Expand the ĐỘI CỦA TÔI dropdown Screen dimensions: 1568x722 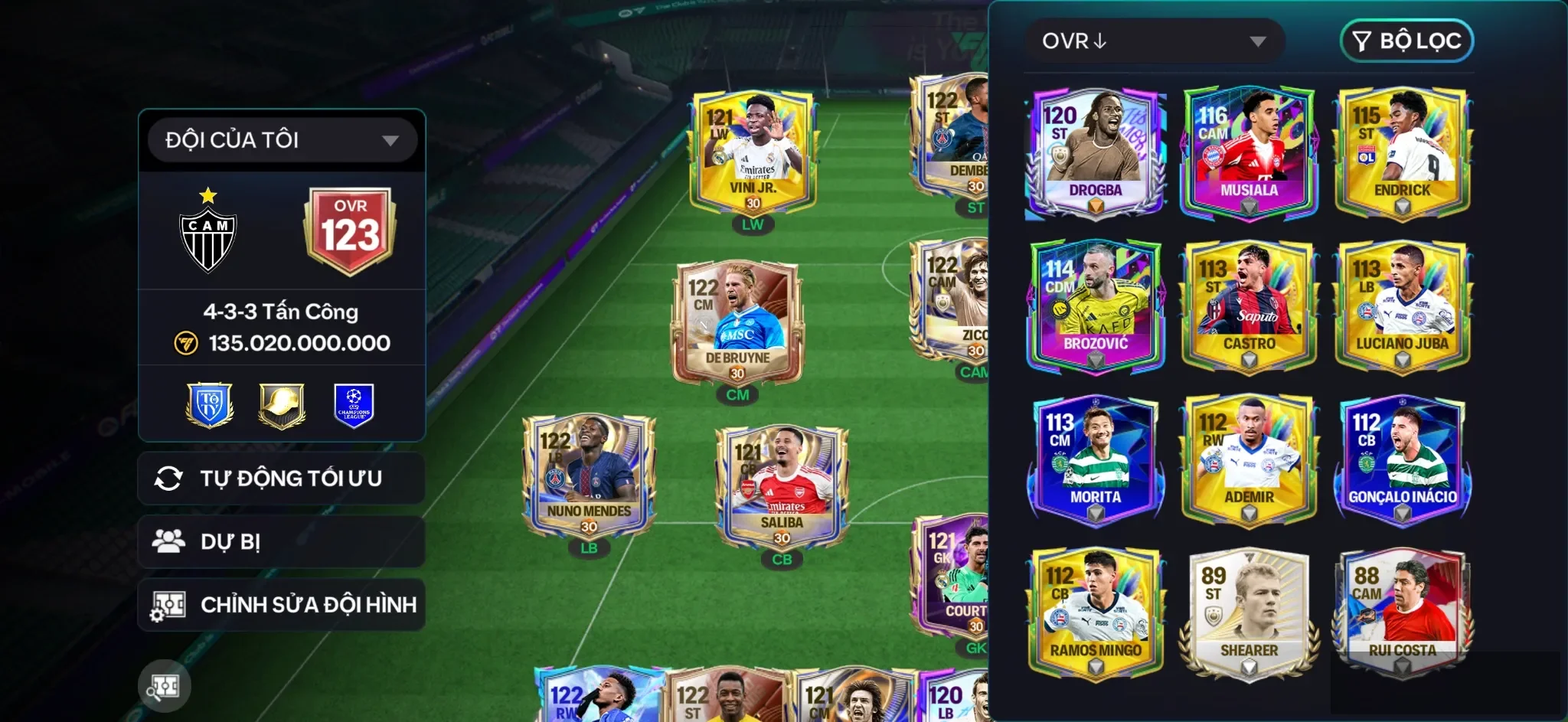click(x=281, y=139)
